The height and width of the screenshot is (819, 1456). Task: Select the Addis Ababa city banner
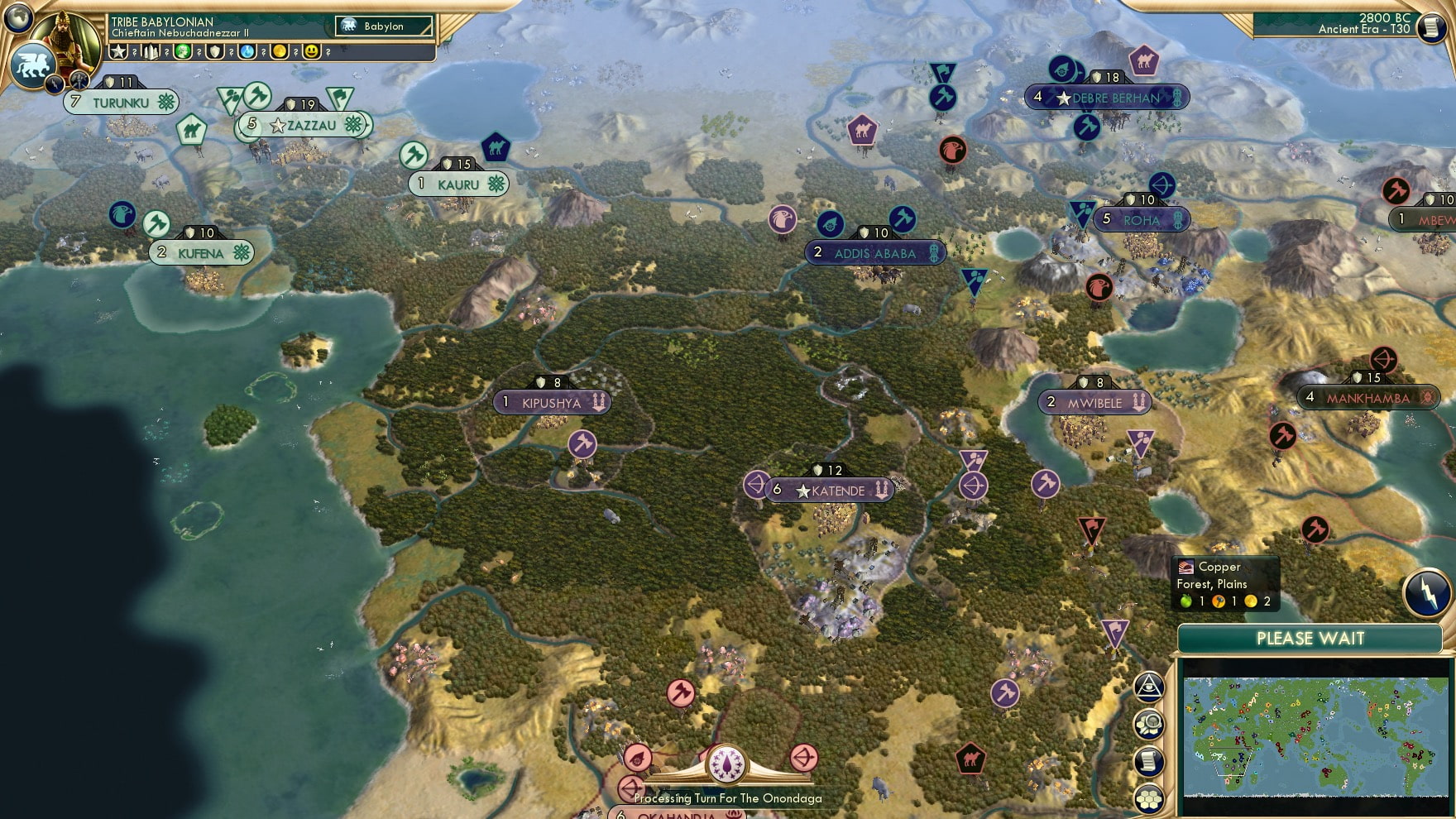coord(875,253)
